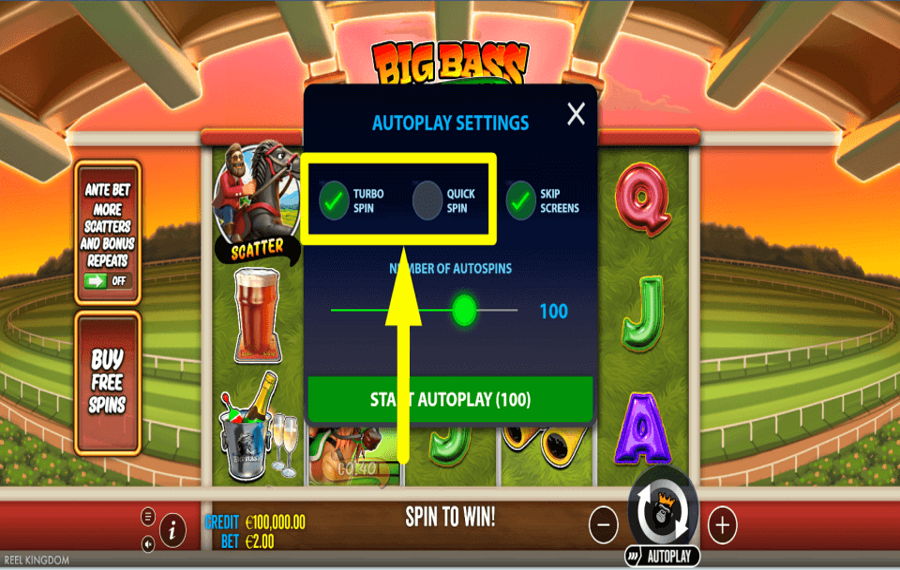Open the hamburger menu icon

148,516
